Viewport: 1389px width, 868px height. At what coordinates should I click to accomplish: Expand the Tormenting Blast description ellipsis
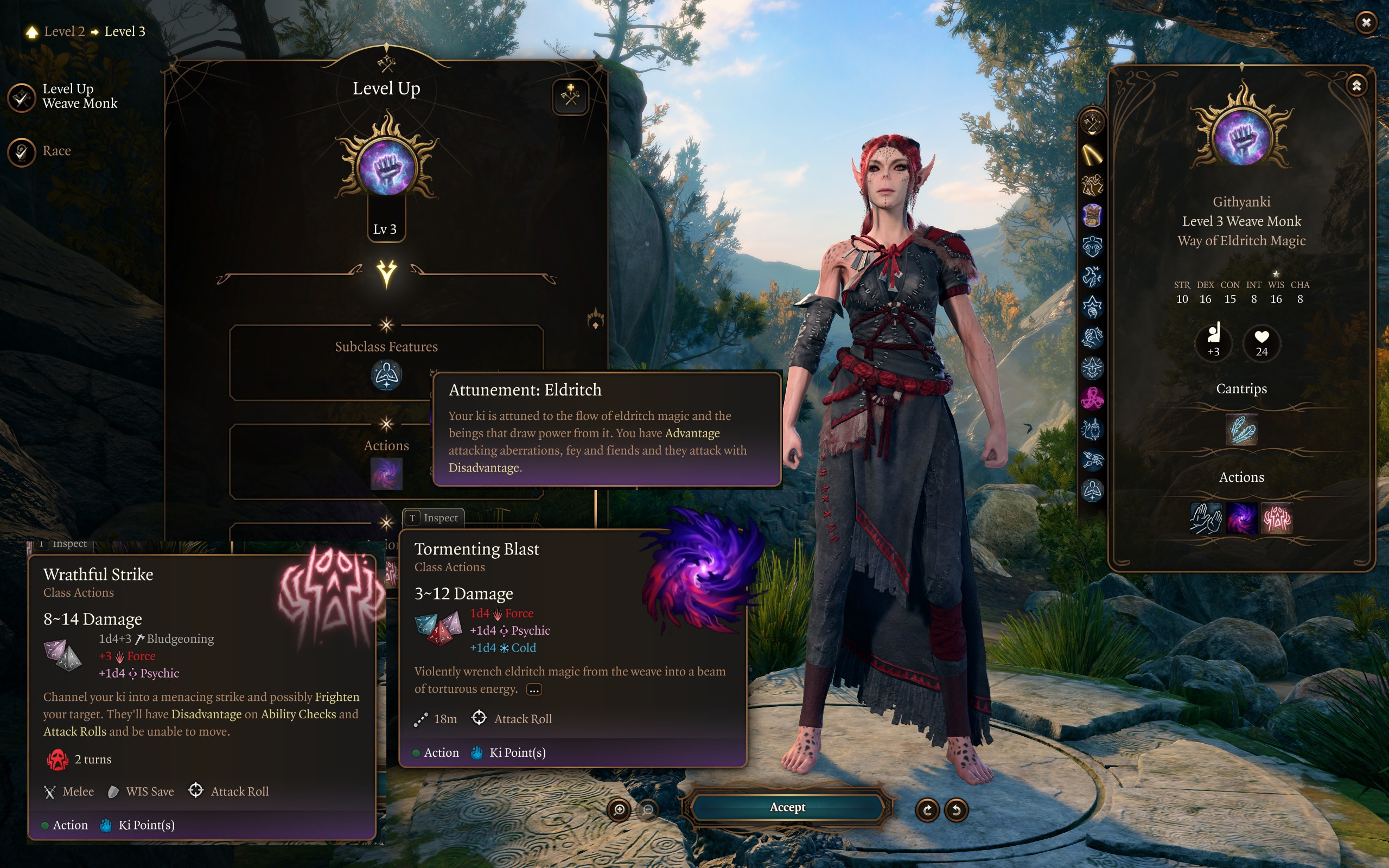click(x=534, y=690)
